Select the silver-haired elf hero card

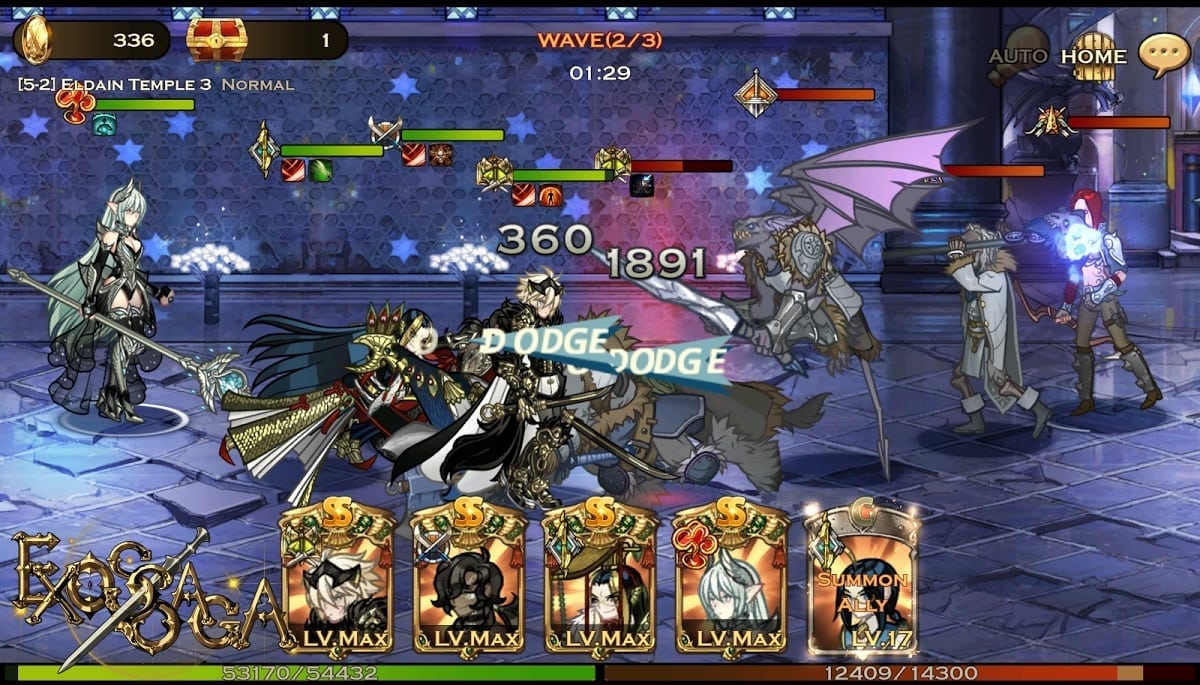point(730,580)
